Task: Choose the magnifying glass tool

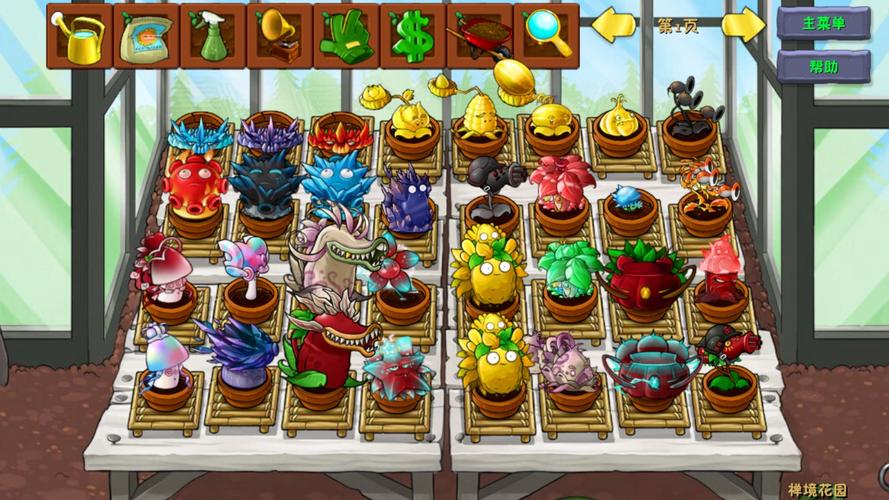Action: tap(546, 35)
